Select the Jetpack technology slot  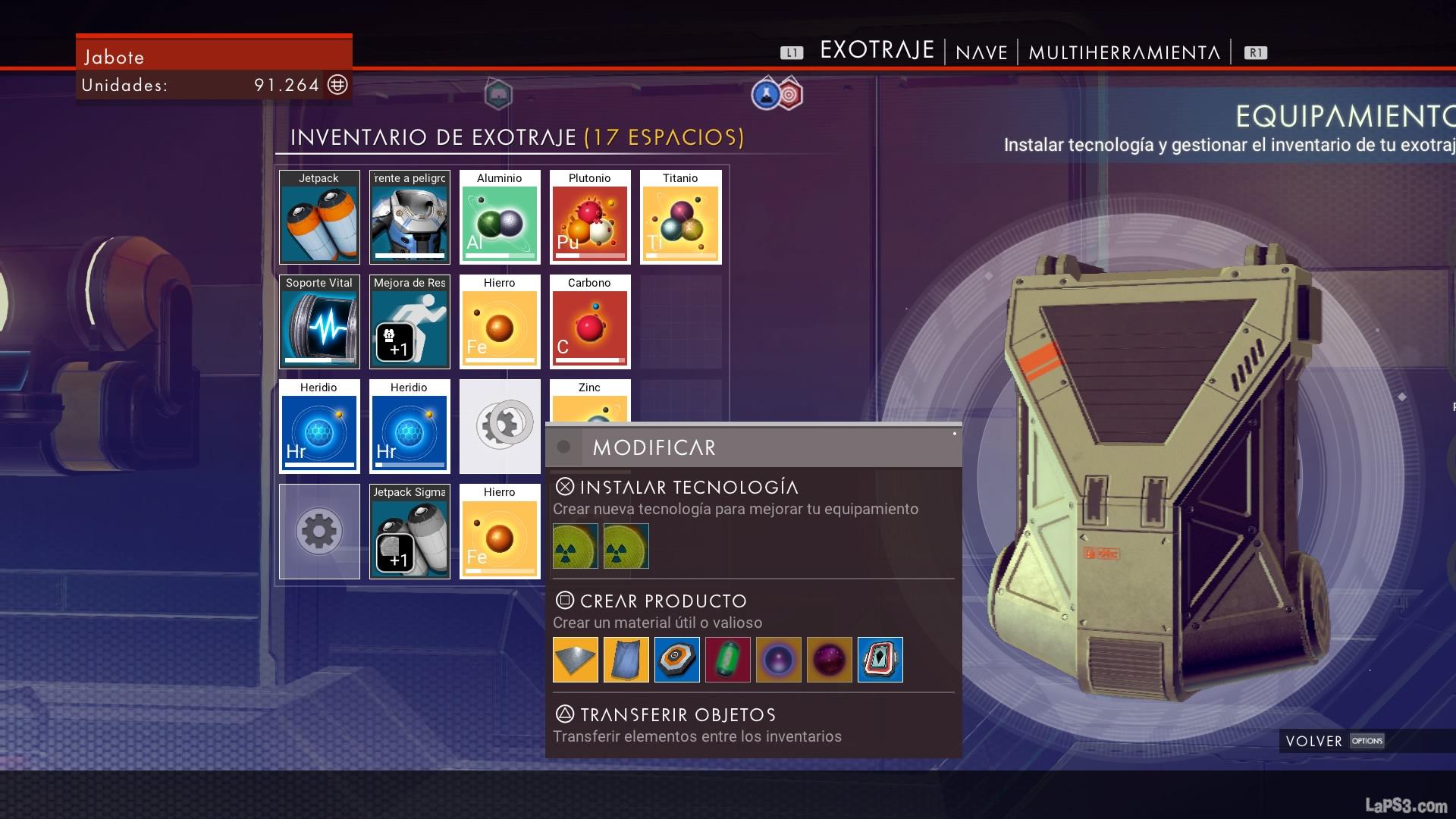coord(319,218)
